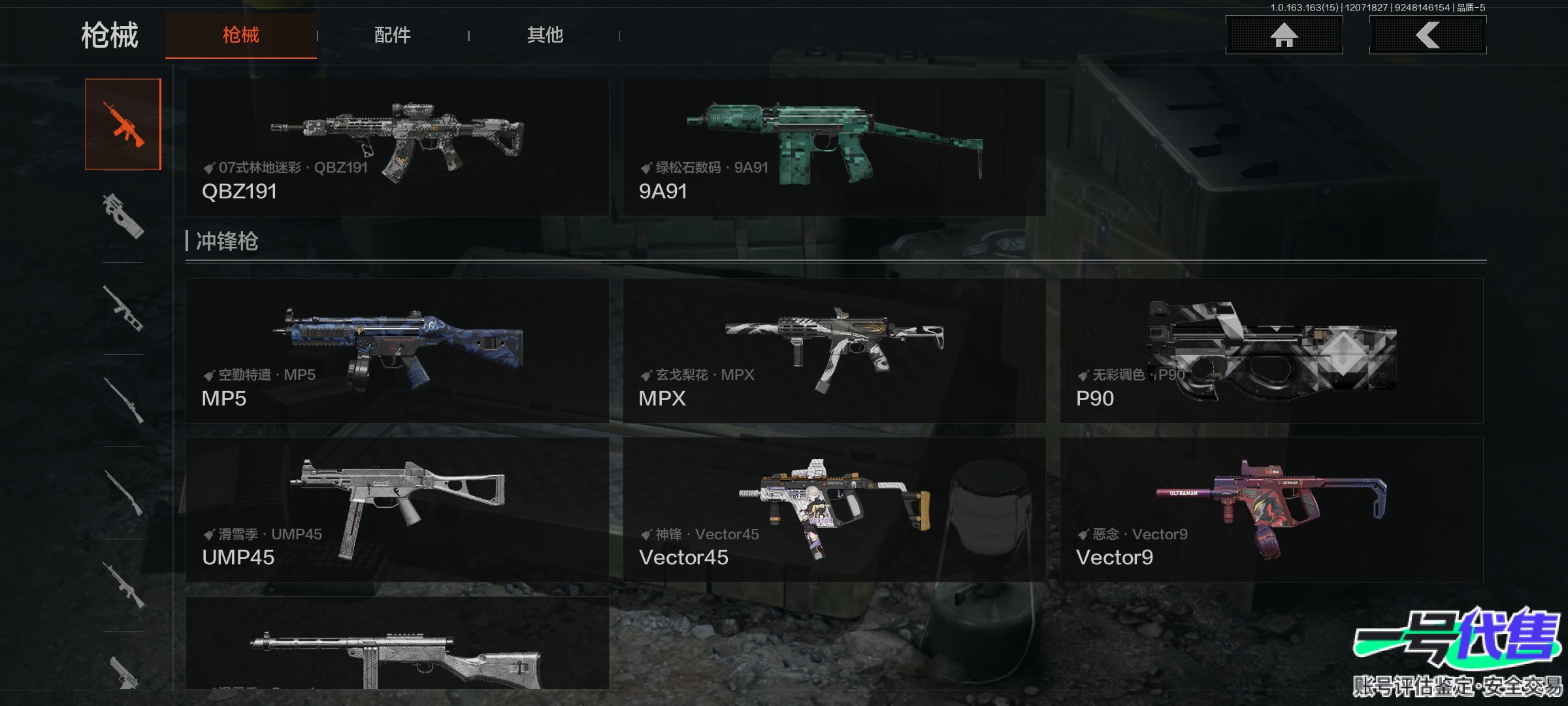
Task: Return to the home screen
Action: (1284, 35)
